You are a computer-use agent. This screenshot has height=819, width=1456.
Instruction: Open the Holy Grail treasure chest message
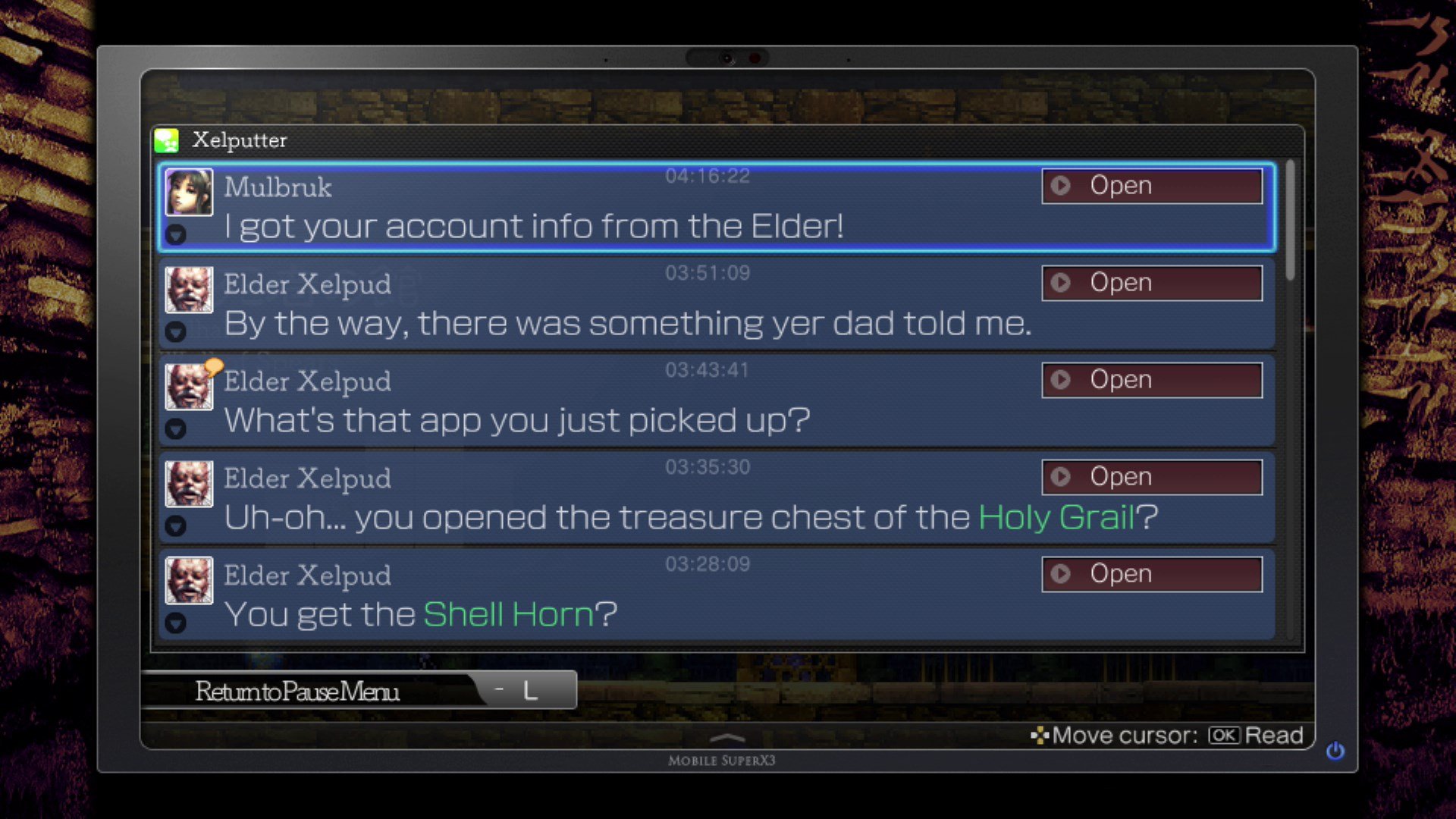(1151, 477)
